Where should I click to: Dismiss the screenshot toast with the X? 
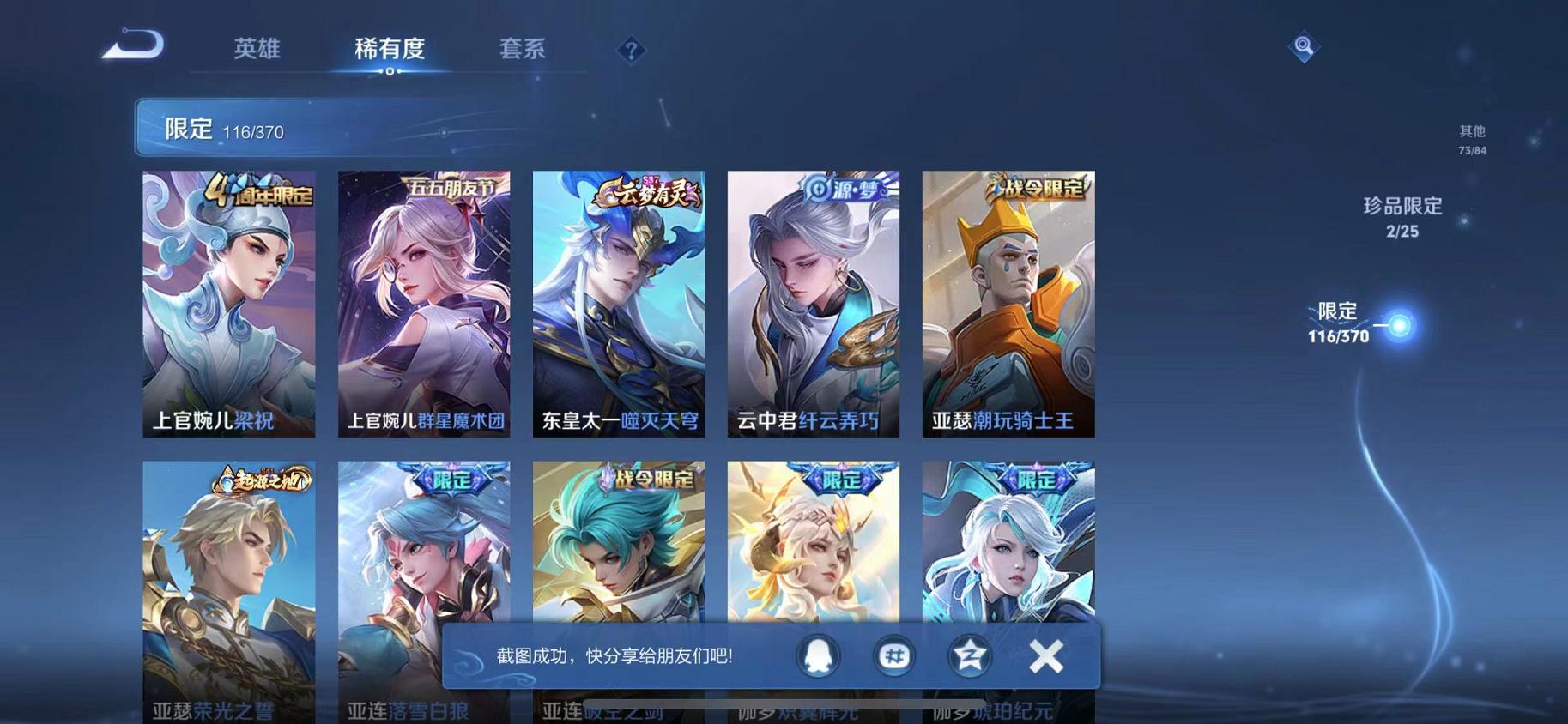click(x=1045, y=655)
